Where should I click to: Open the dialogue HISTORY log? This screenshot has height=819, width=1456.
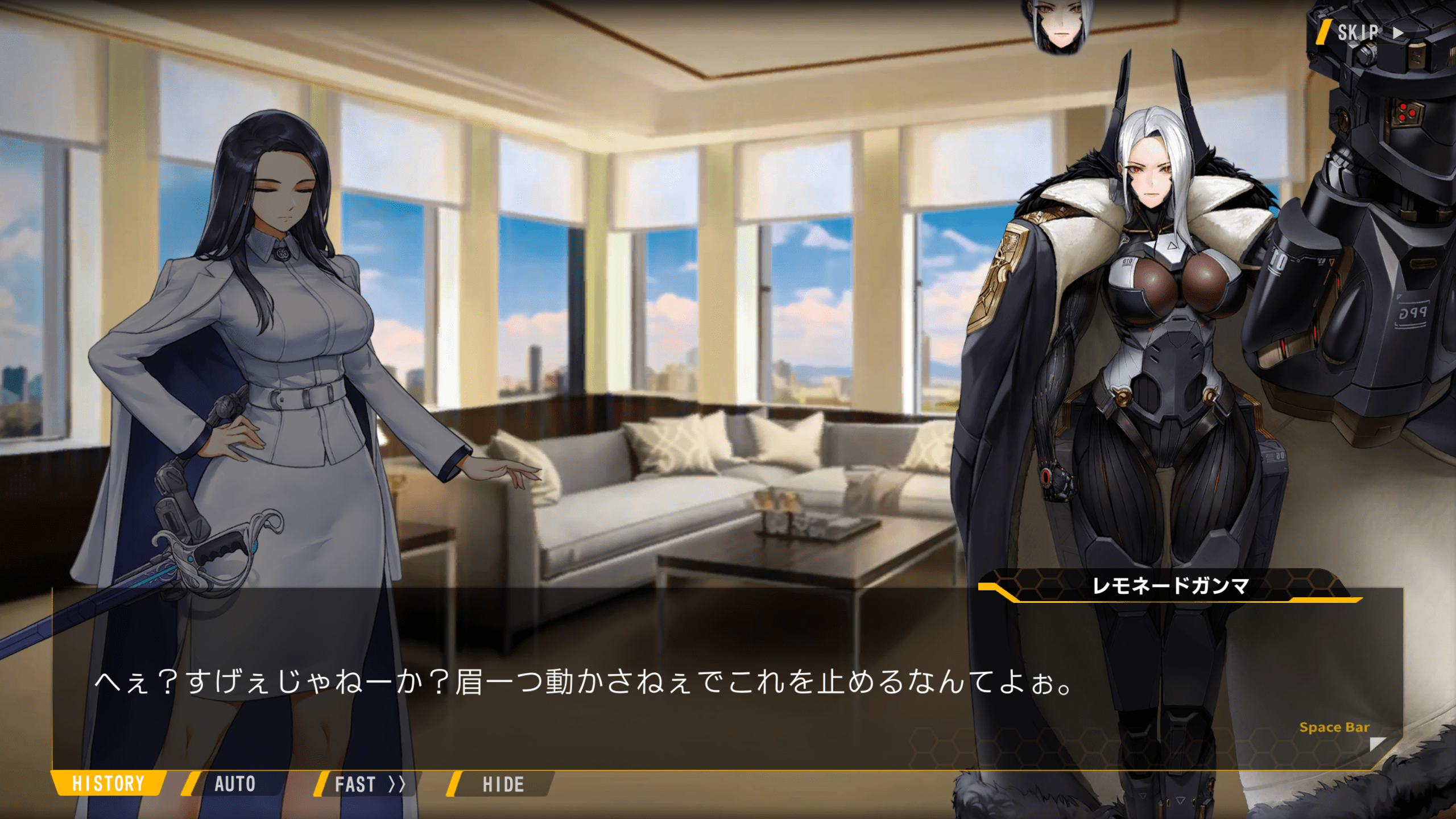coord(108,784)
